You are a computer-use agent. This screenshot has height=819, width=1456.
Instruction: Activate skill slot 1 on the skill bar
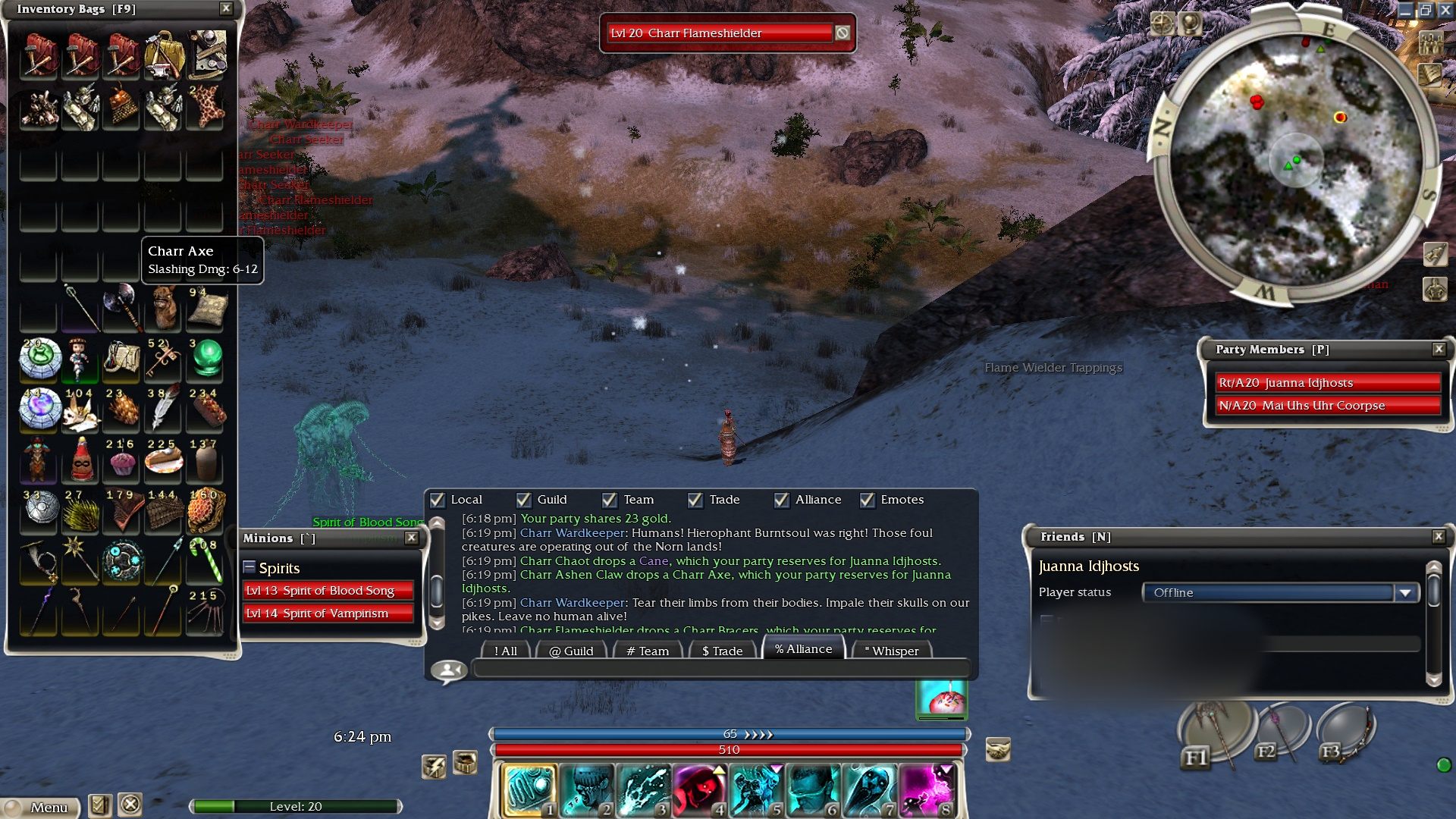click(530, 789)
